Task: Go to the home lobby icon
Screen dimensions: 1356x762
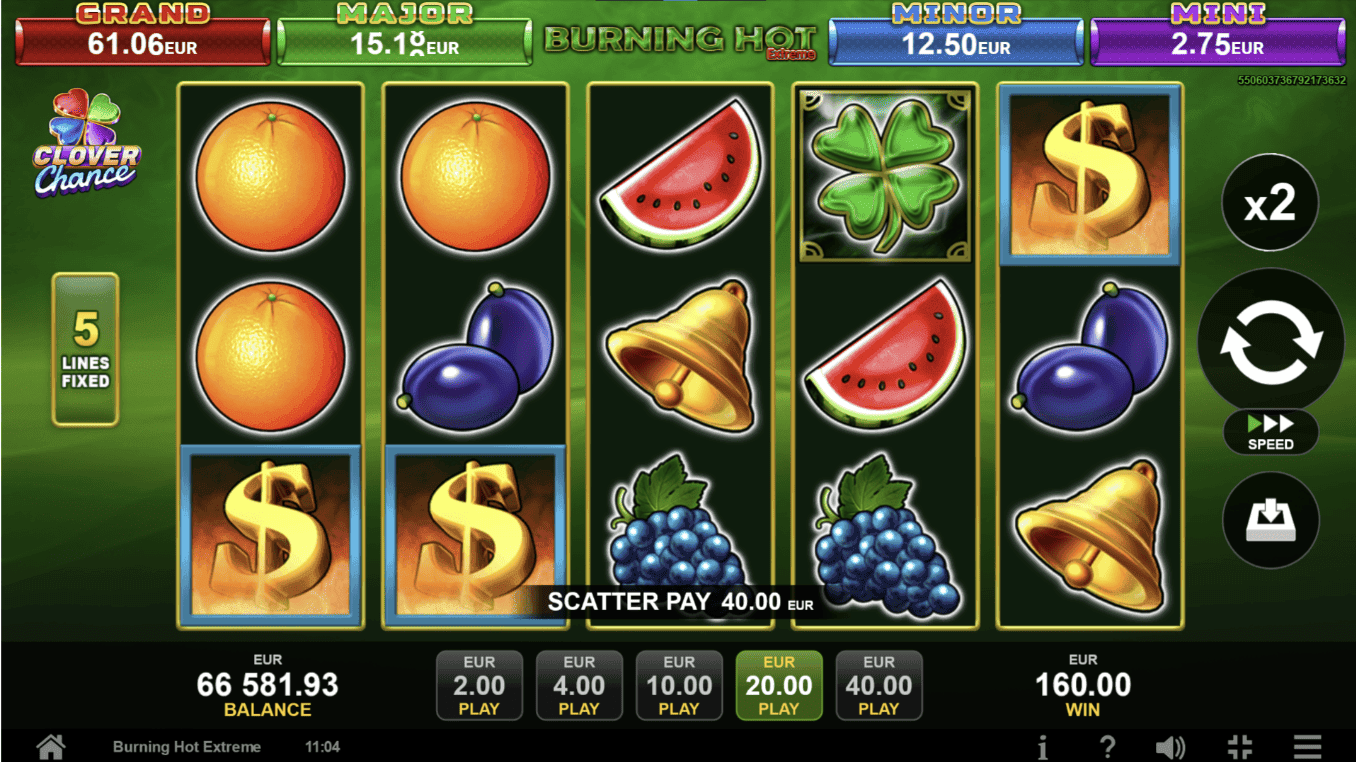Action: pos(51,746)
